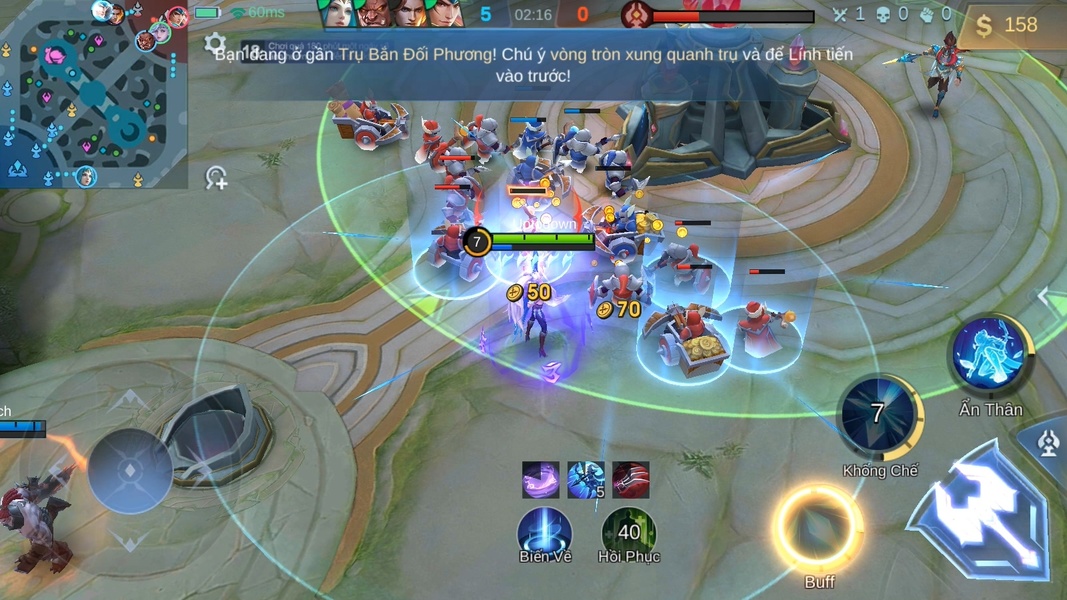Activate the Ẩn Thân skill
1067x600 pixels.
click(x=990, y=354)
